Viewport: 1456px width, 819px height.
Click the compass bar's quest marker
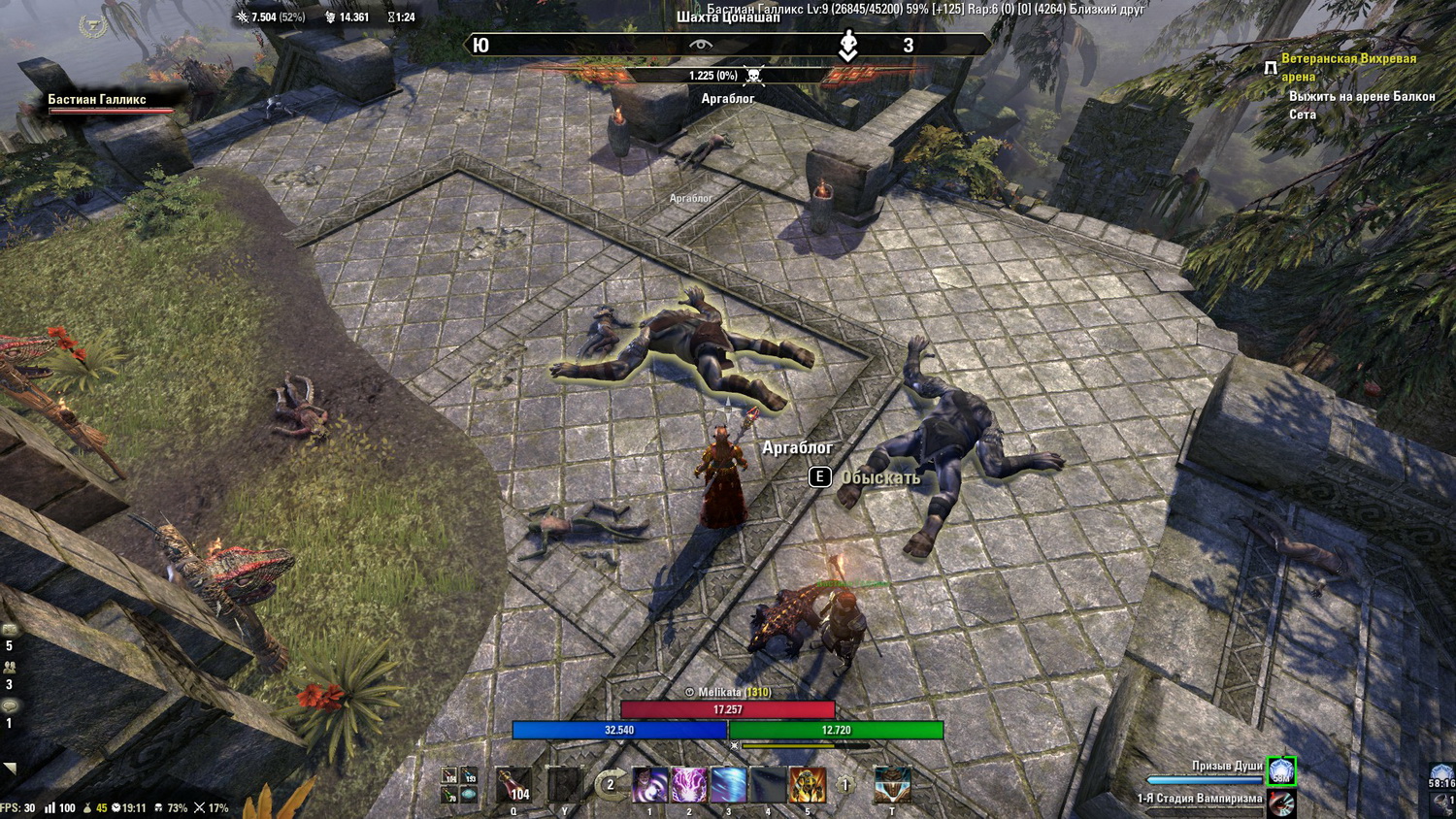[x=848, y=45]
